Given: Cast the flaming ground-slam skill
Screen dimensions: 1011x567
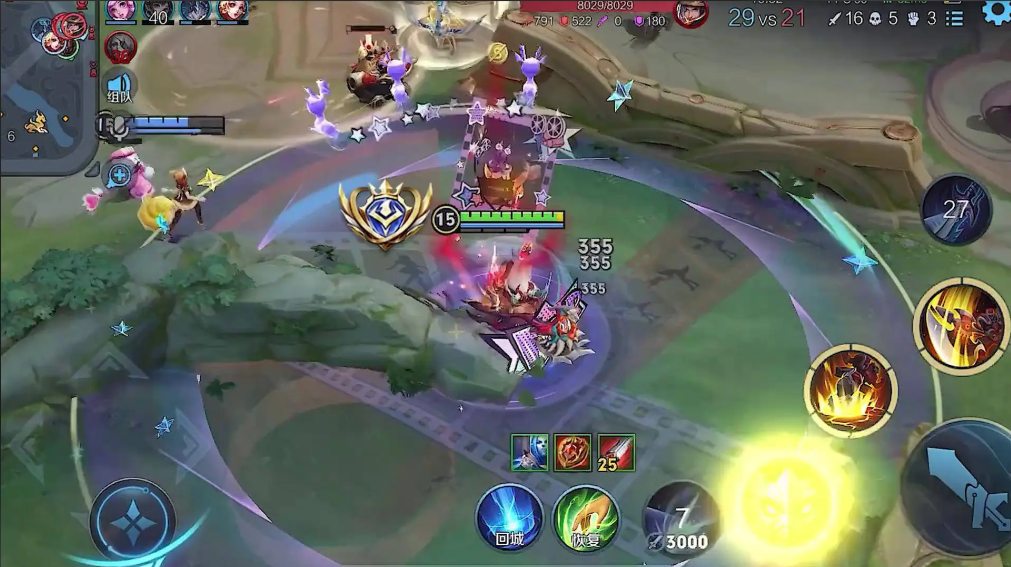Looking at the screenshot, I should click(x=850, y=389).
